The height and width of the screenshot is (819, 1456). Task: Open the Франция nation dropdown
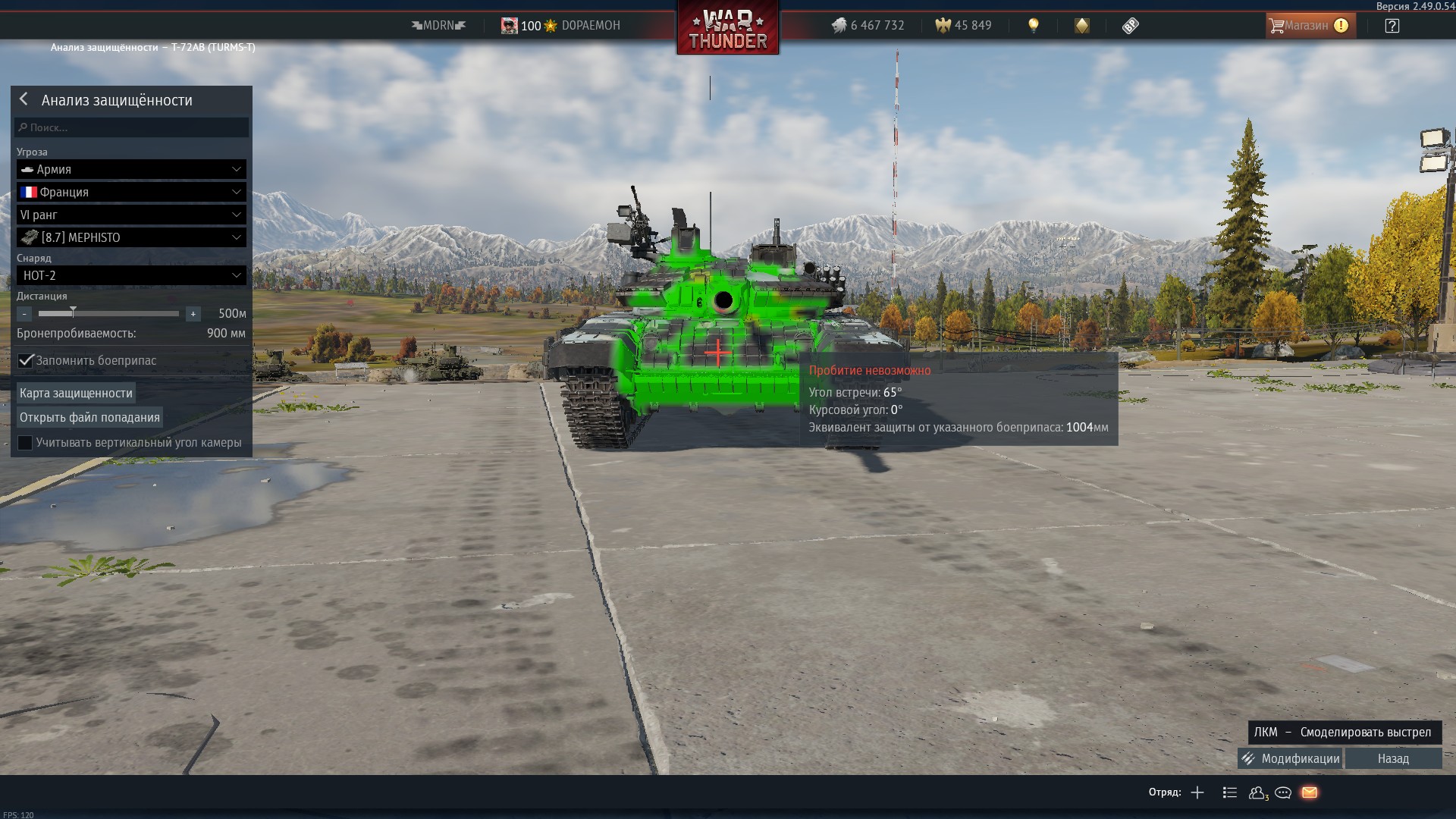coord(131,192)
